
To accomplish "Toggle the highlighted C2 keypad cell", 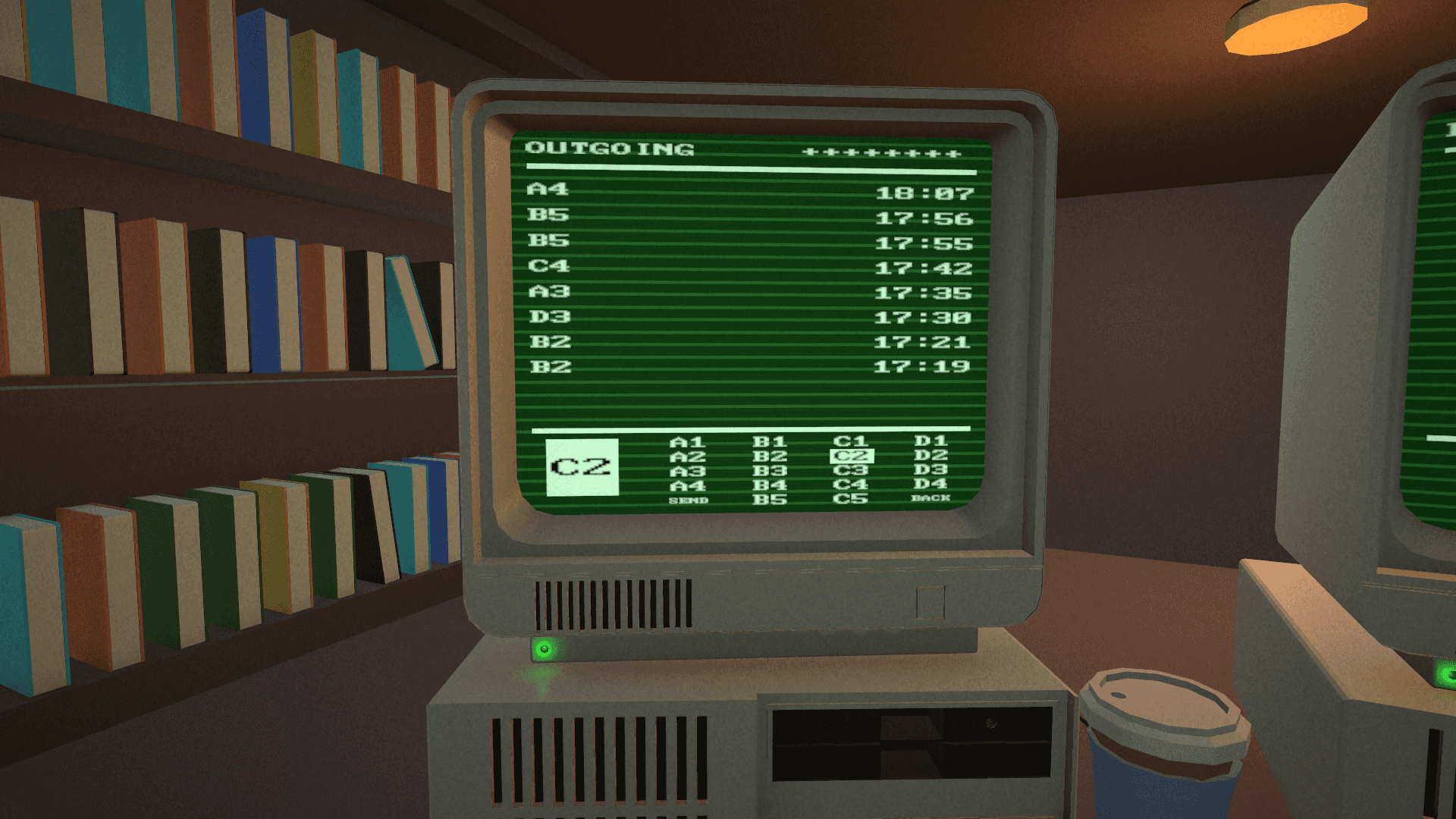I will 853,457.
